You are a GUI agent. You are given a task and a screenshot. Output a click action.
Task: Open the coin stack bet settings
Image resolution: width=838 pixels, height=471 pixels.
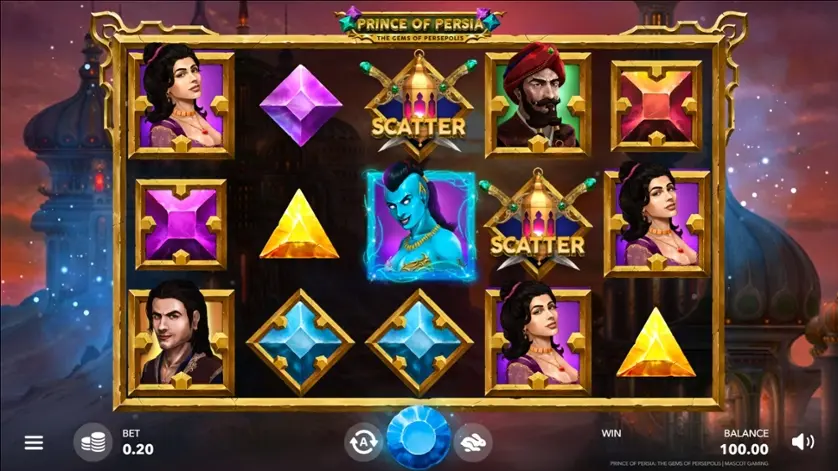tap(93, 441)
